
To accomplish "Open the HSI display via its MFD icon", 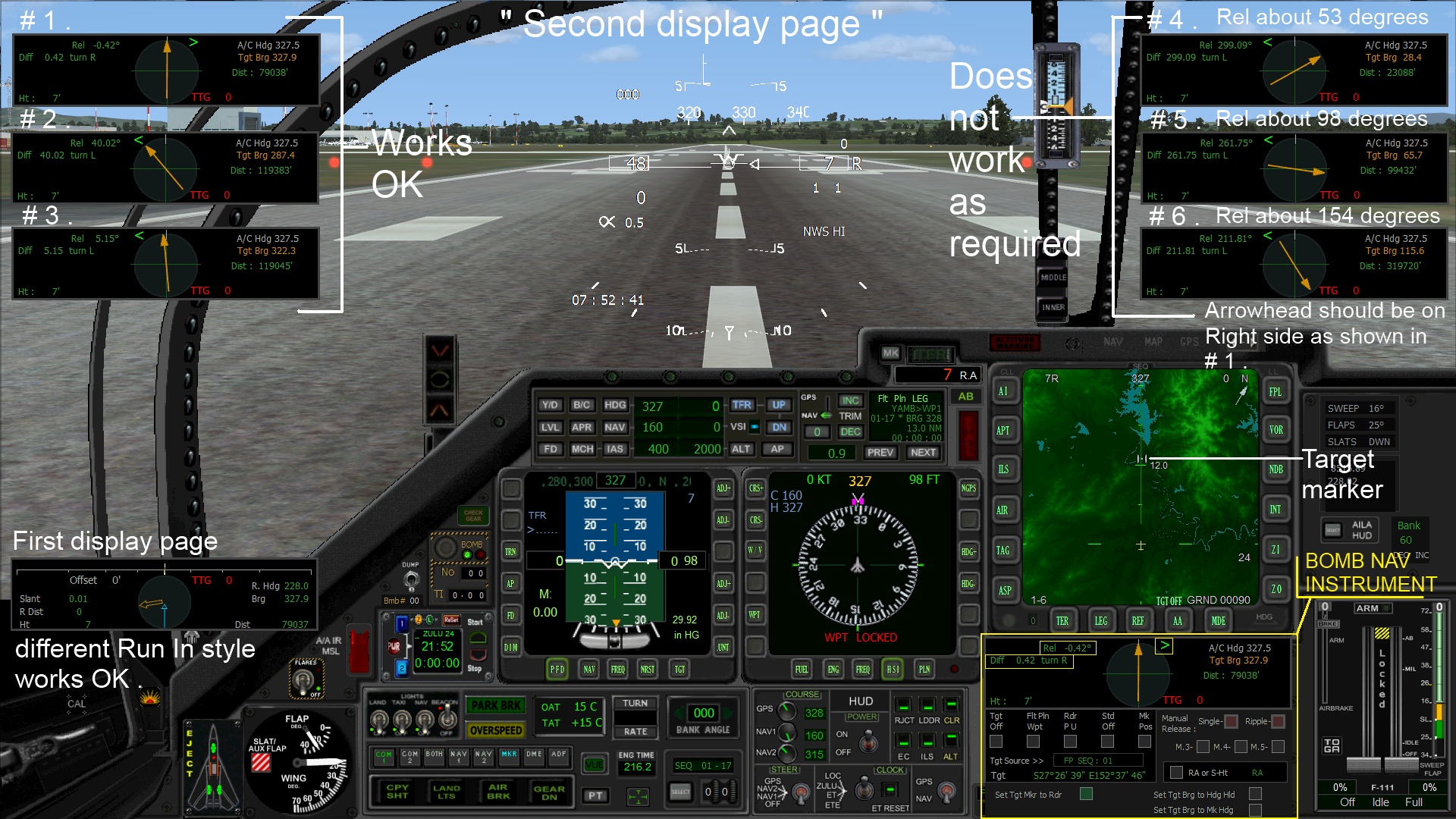I will [894, 670].
